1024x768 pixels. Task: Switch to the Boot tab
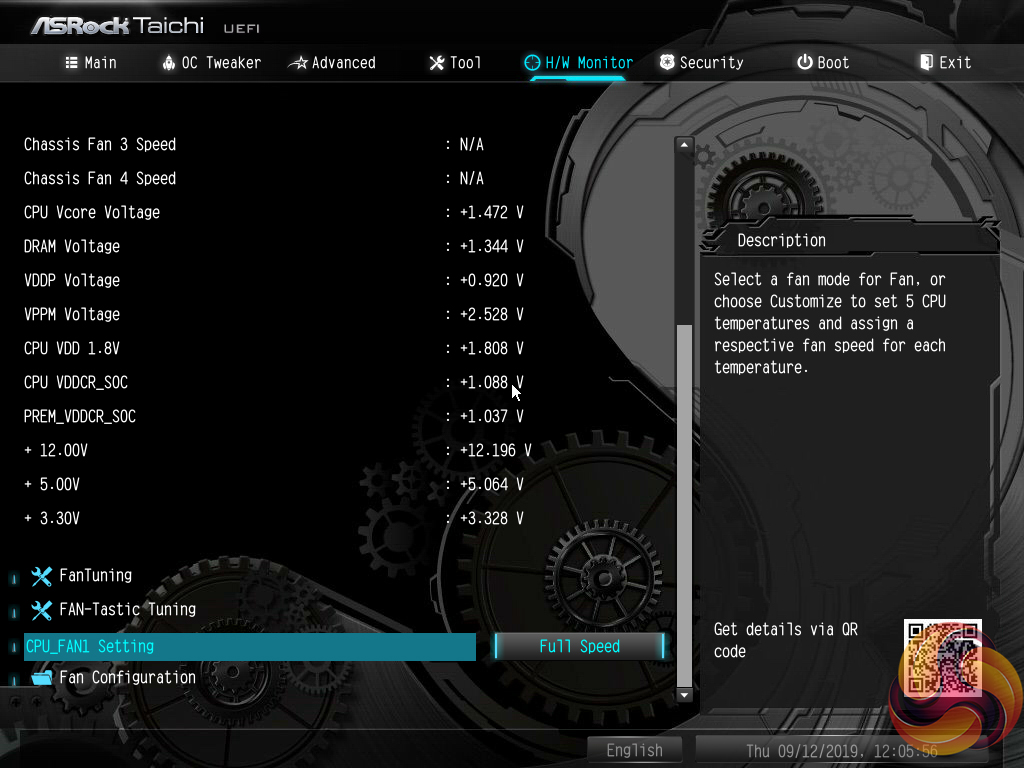pos(823,63)
